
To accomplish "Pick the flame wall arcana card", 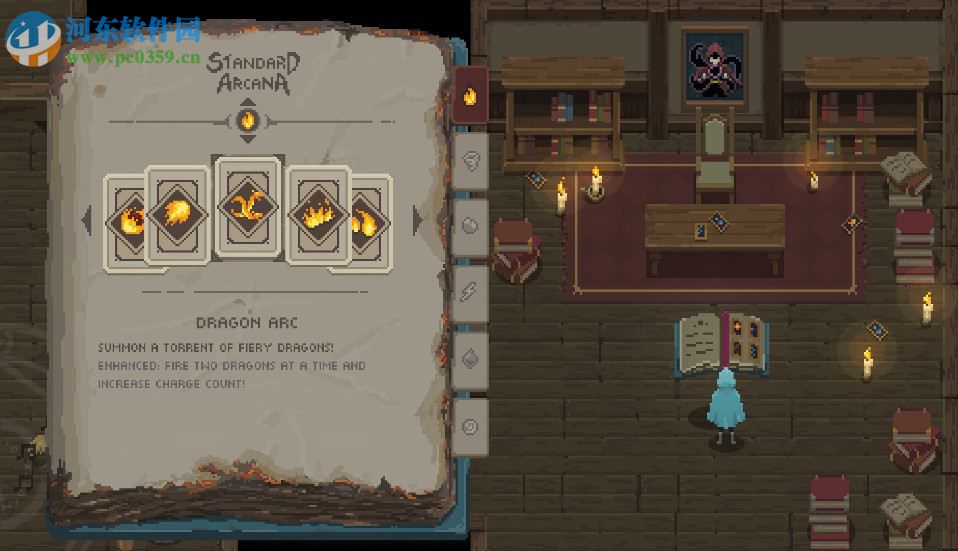I will pyautogui.click(x=318, y=215).
